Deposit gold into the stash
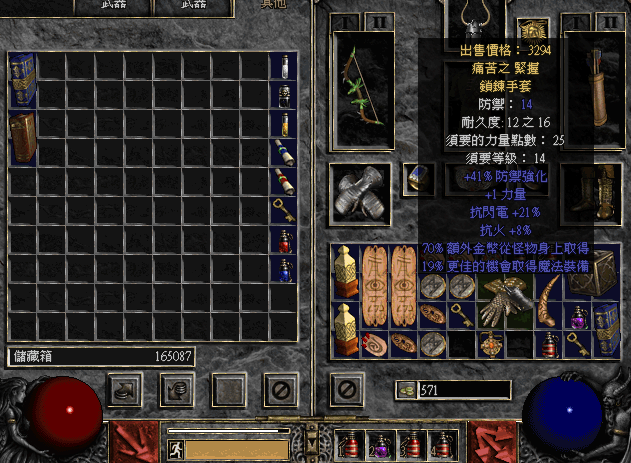 (177, 389)
